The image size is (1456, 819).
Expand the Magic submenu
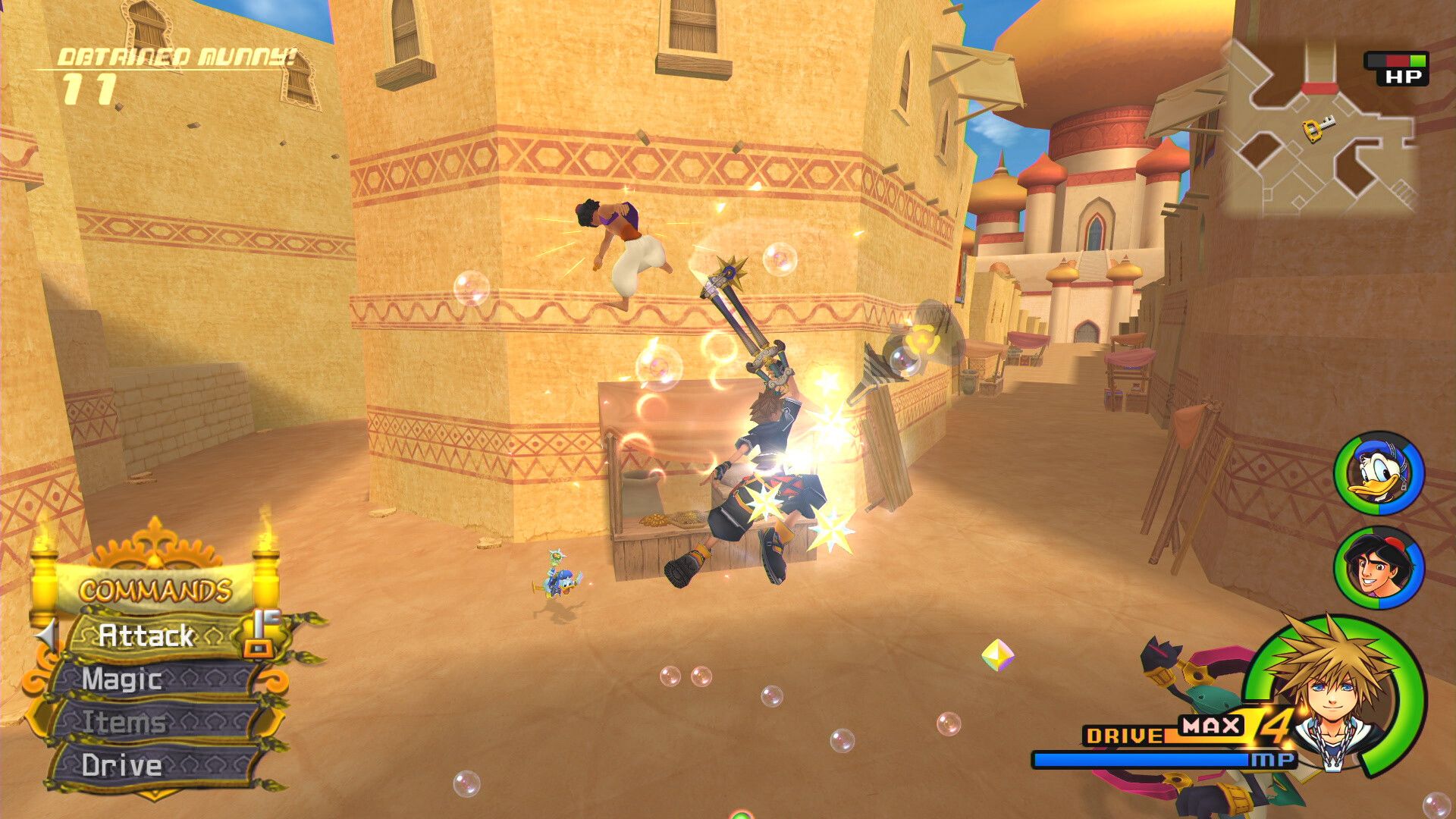click(121, 679)
